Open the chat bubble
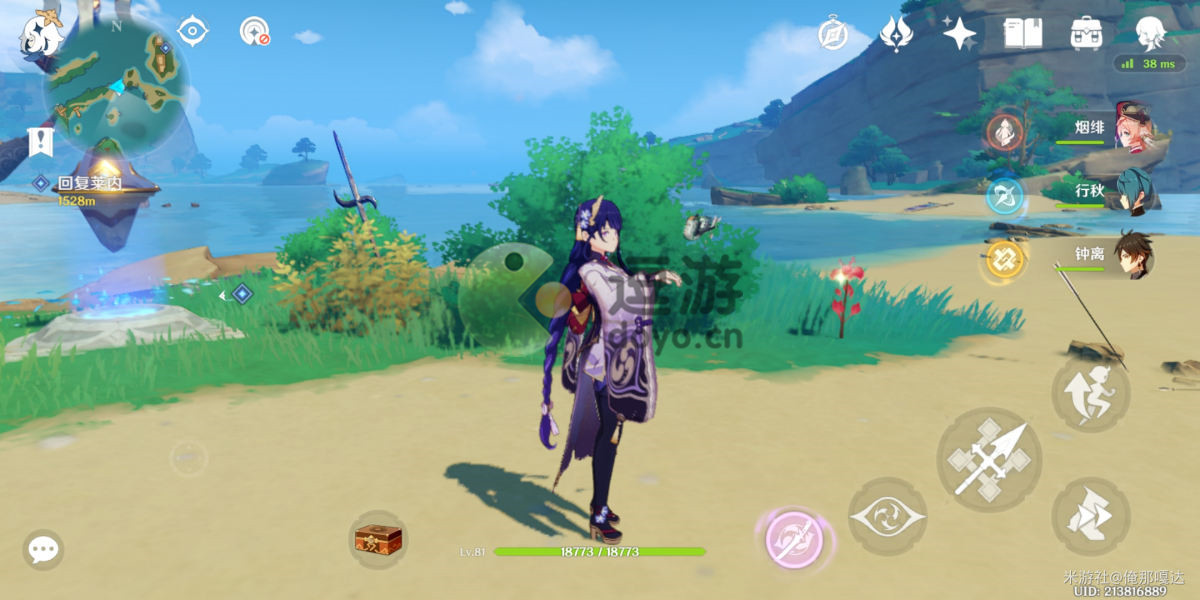 [x=43, y=549]
